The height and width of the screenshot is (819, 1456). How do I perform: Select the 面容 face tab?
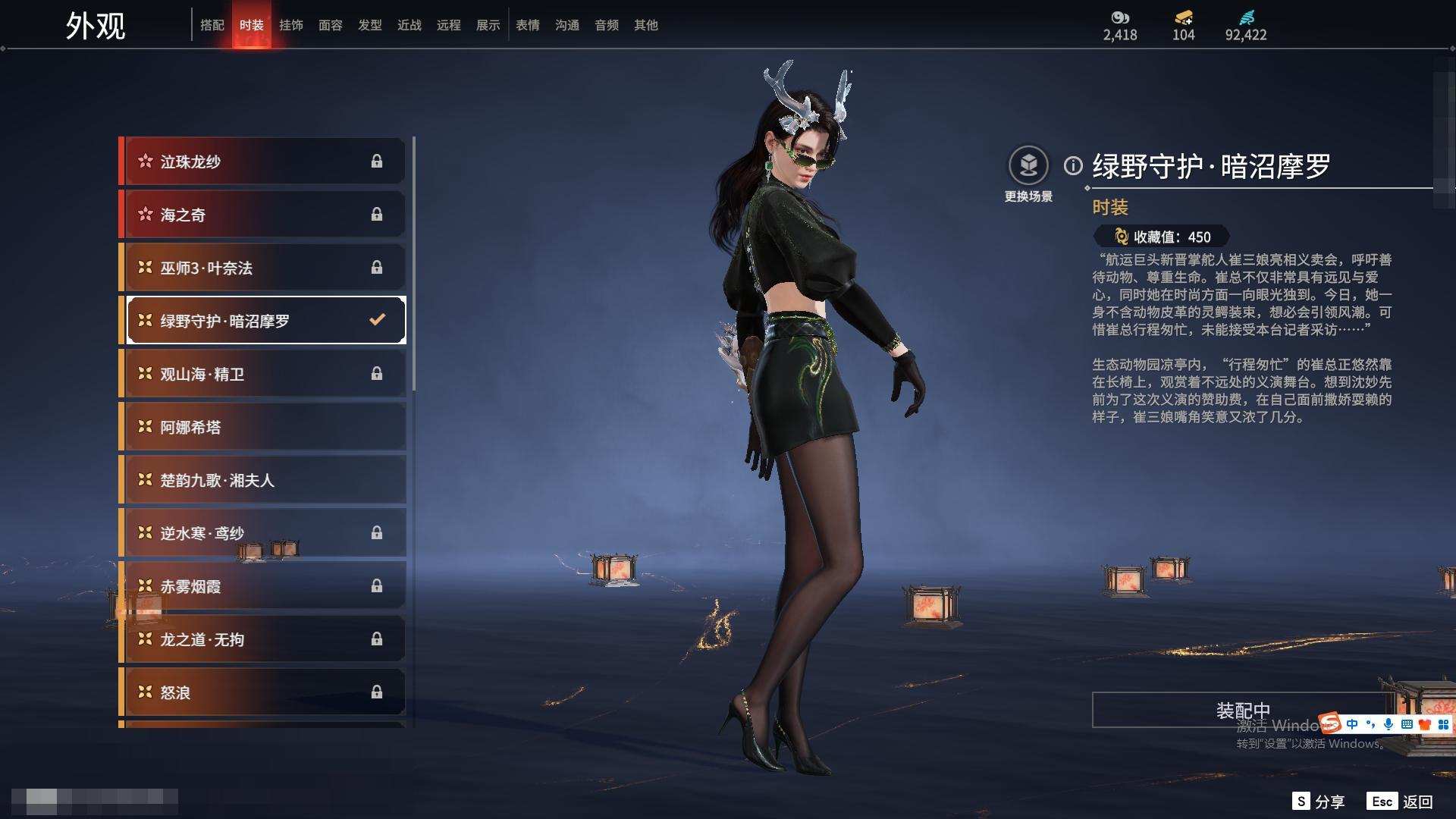[x=331, y=25]
